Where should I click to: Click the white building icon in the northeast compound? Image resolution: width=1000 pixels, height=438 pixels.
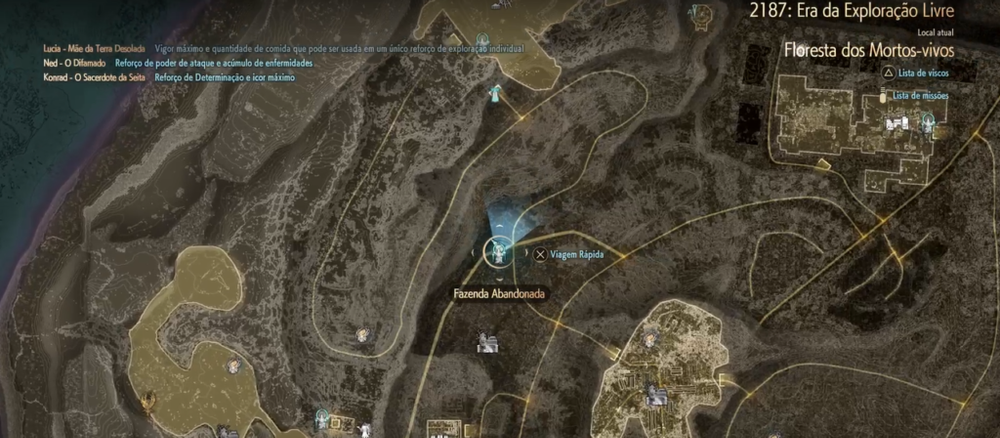pos(895,124)
